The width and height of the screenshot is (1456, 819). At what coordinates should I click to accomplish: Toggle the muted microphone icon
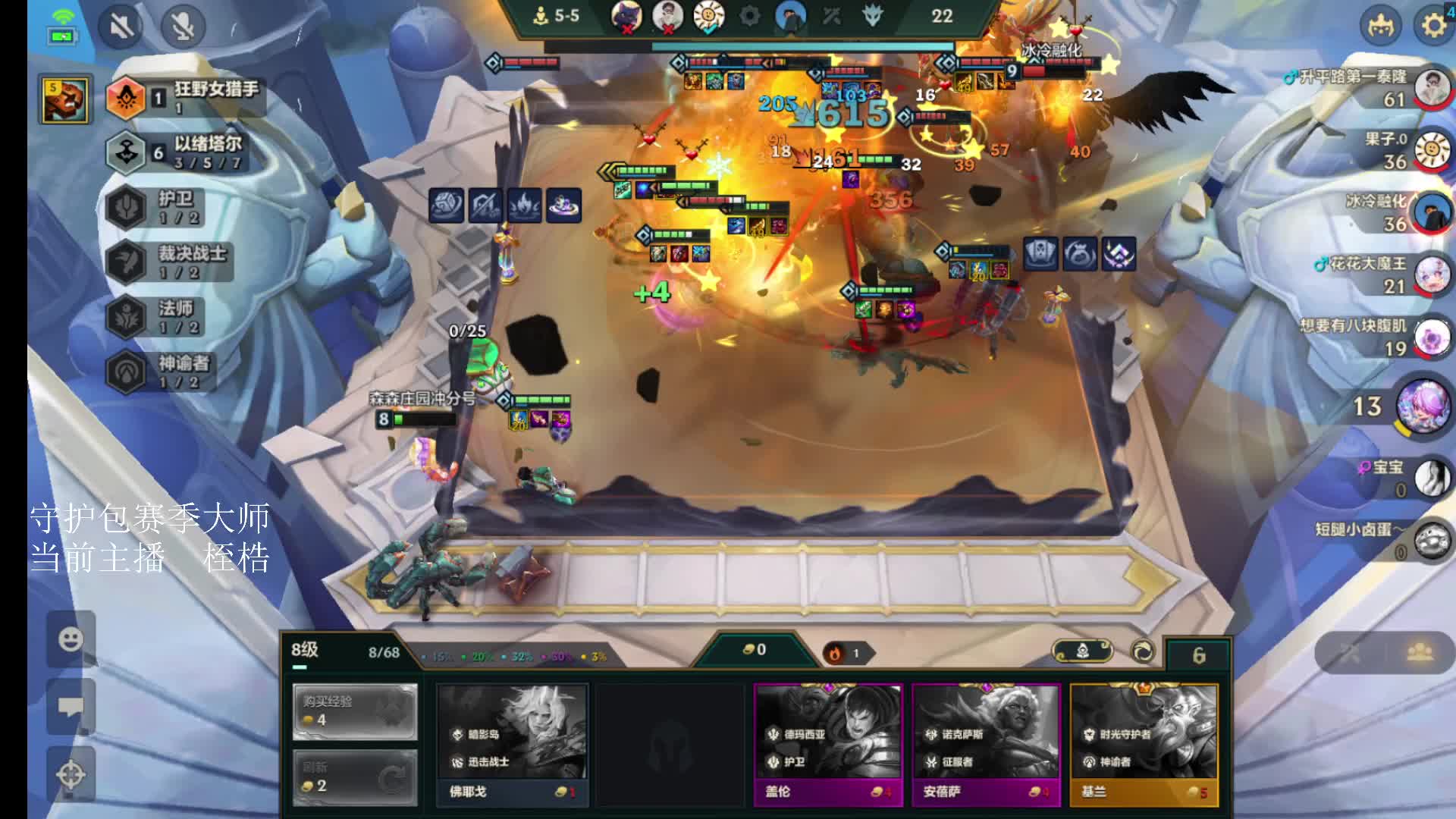(183, 27)
